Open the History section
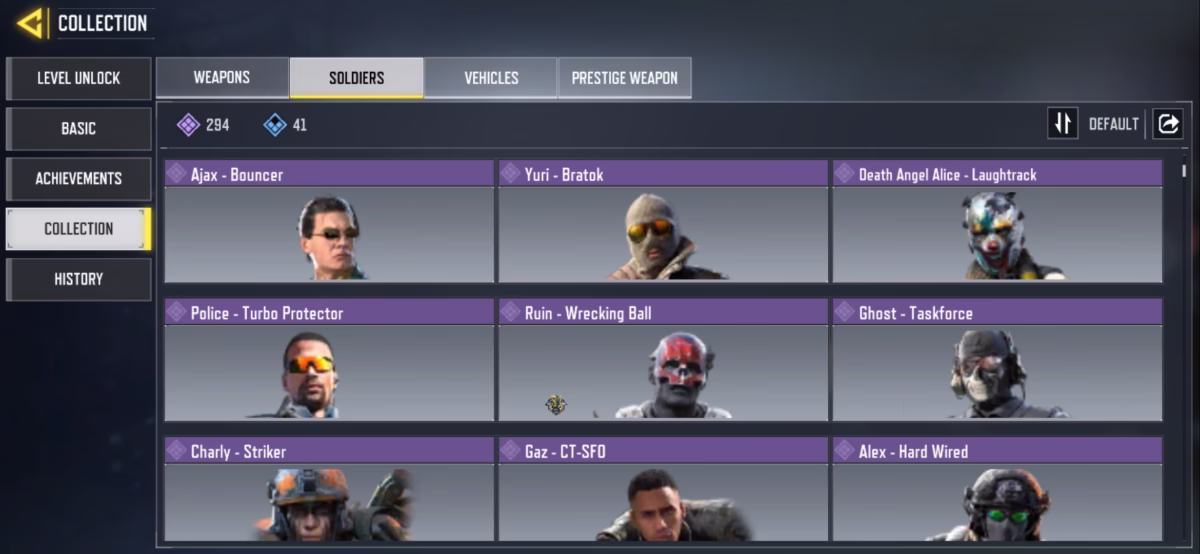Image resolution: width=1200 pixels, height=554 pixels. click(79, 279)
